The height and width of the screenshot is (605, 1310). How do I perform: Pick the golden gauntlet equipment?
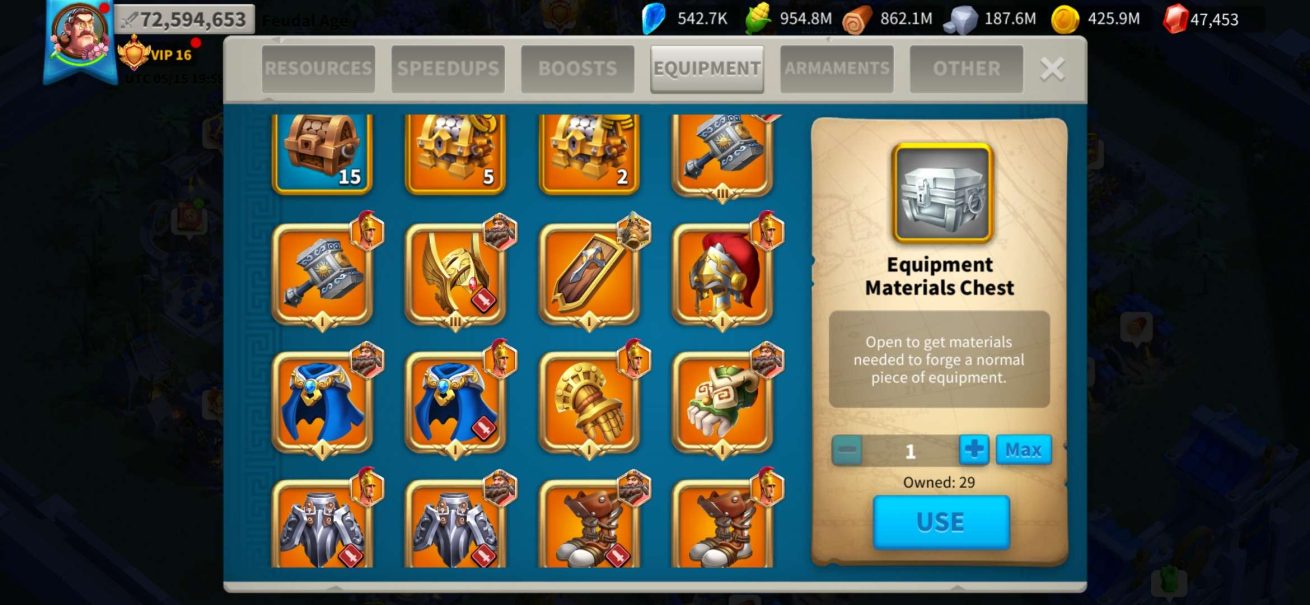[x=589, y=402]
